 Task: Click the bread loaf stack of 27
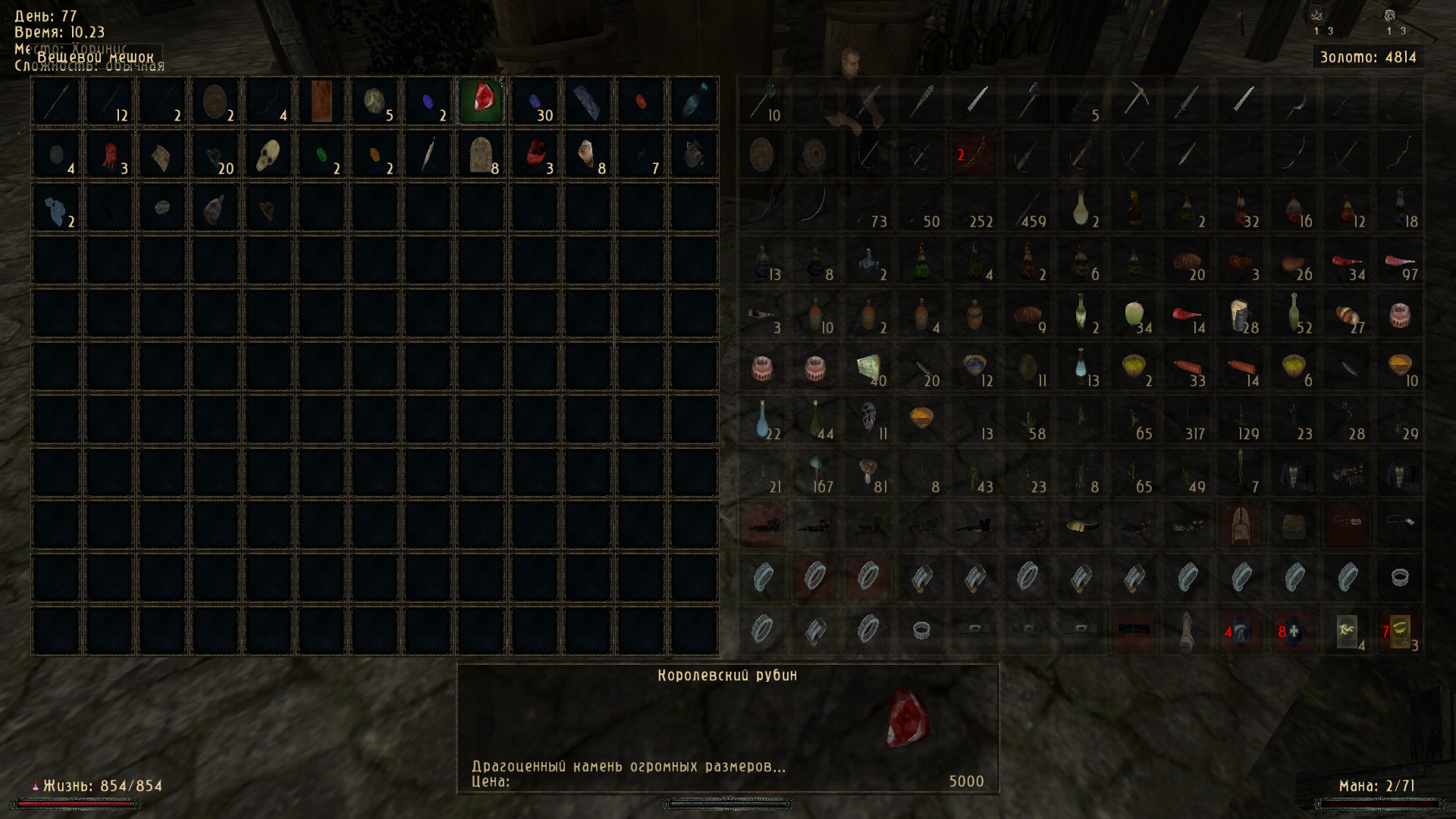[x=1347, y=314]
